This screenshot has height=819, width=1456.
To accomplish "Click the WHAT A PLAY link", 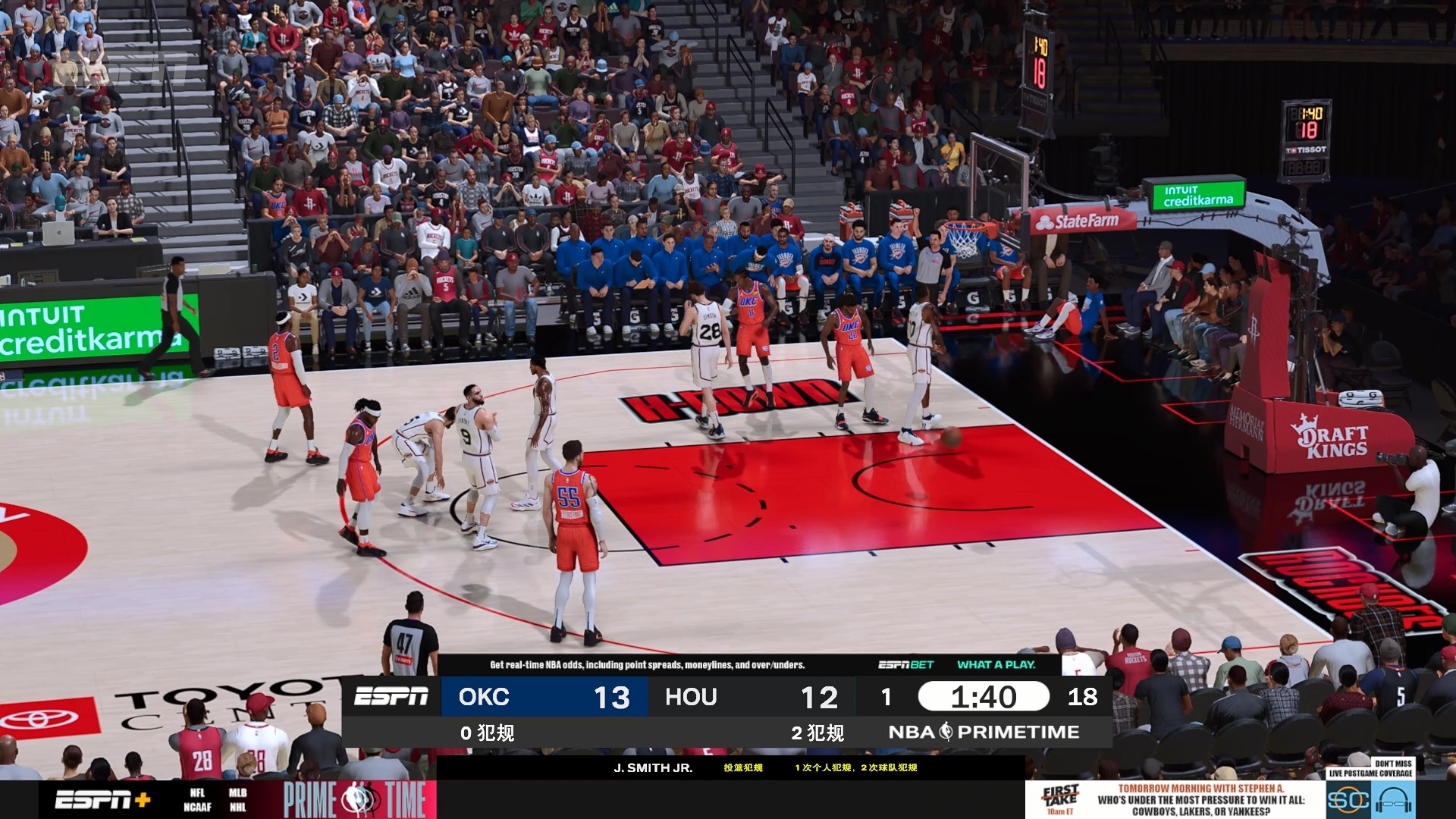I will click(996, 663).
